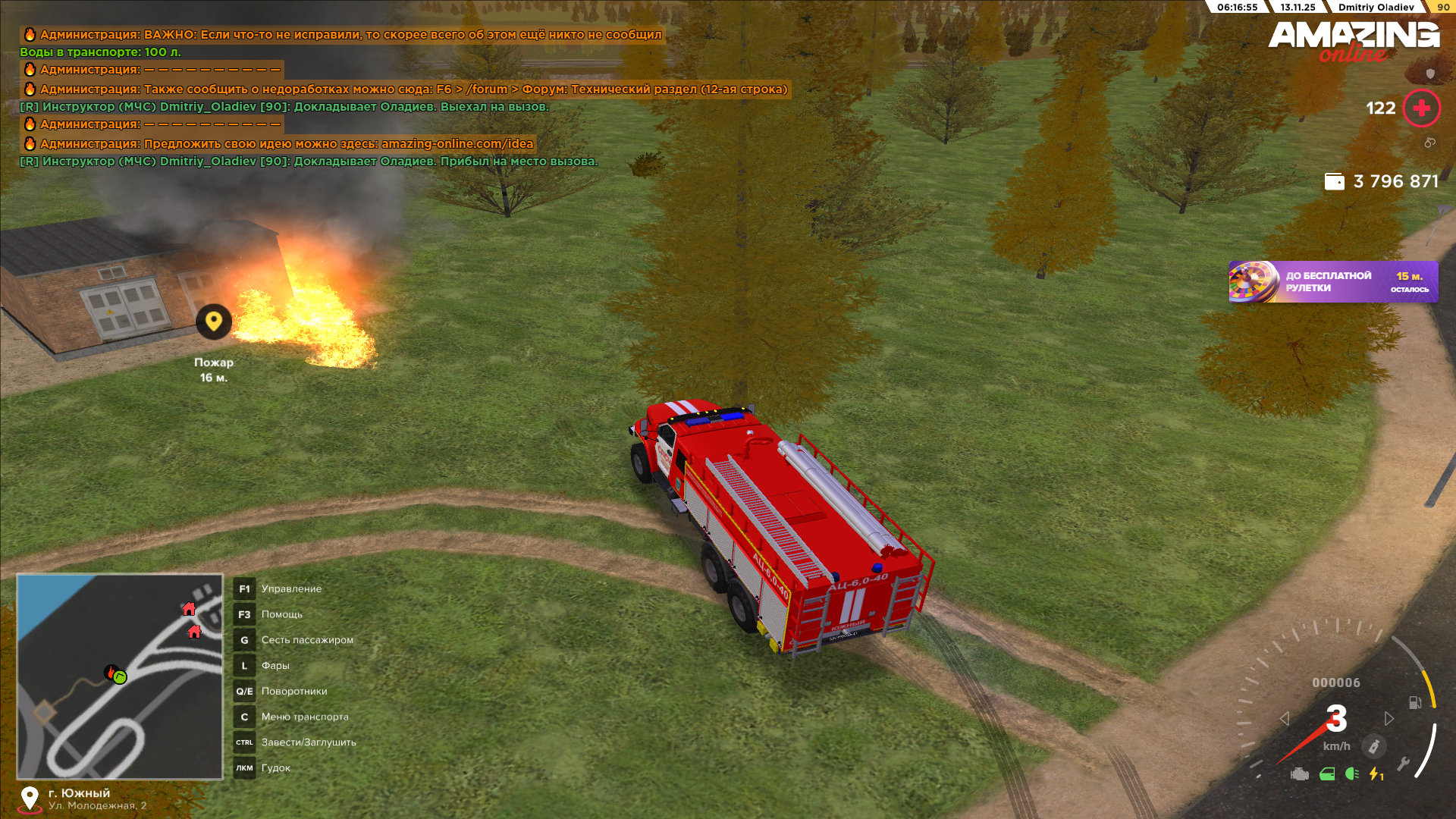1456x819 pixels.
Task: Click the wallet balance icon
Action: (1334, 182)
